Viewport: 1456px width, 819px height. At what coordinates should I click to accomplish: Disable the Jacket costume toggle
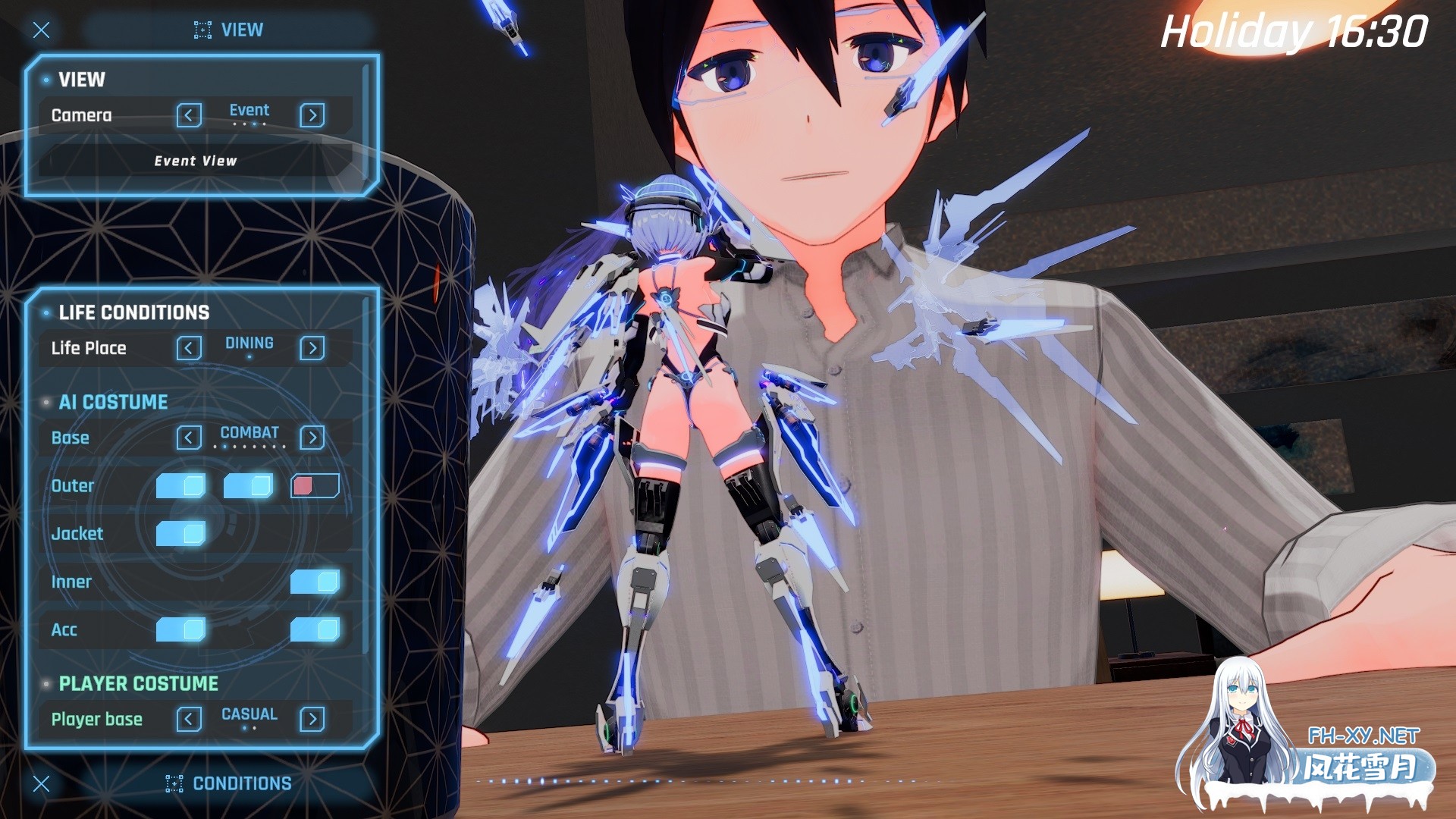182,534
